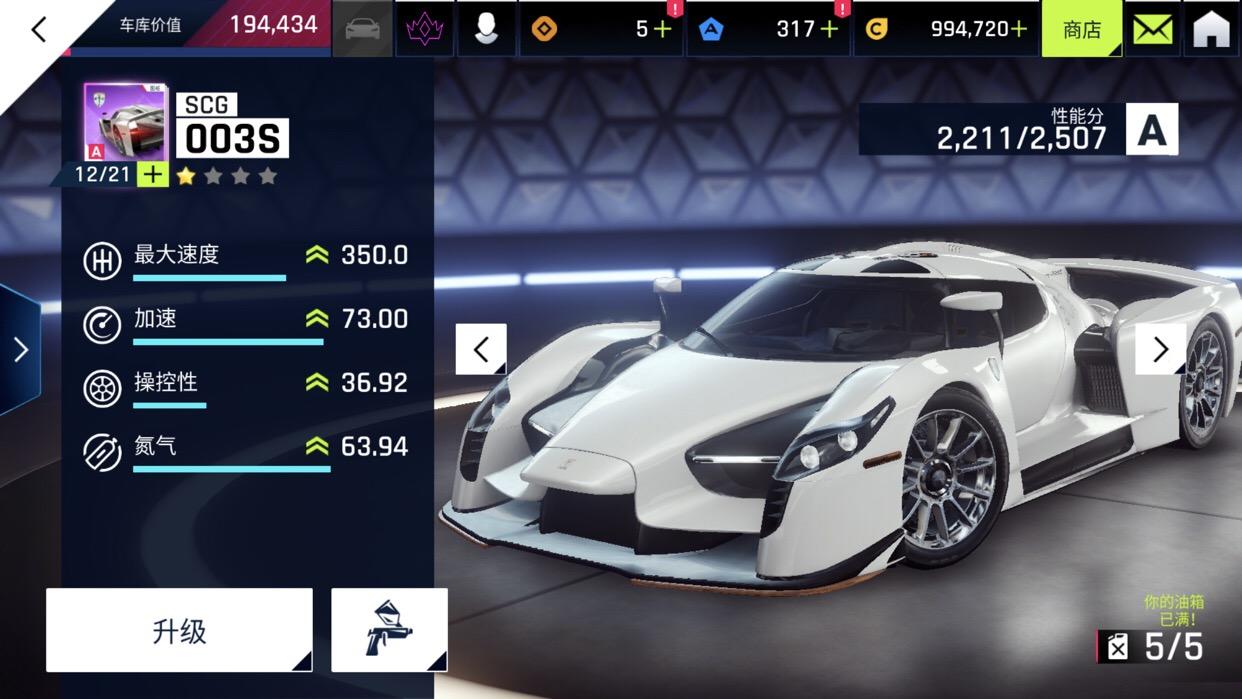
Task: Open the garage car icon tab
Action: tap(362, 29)
